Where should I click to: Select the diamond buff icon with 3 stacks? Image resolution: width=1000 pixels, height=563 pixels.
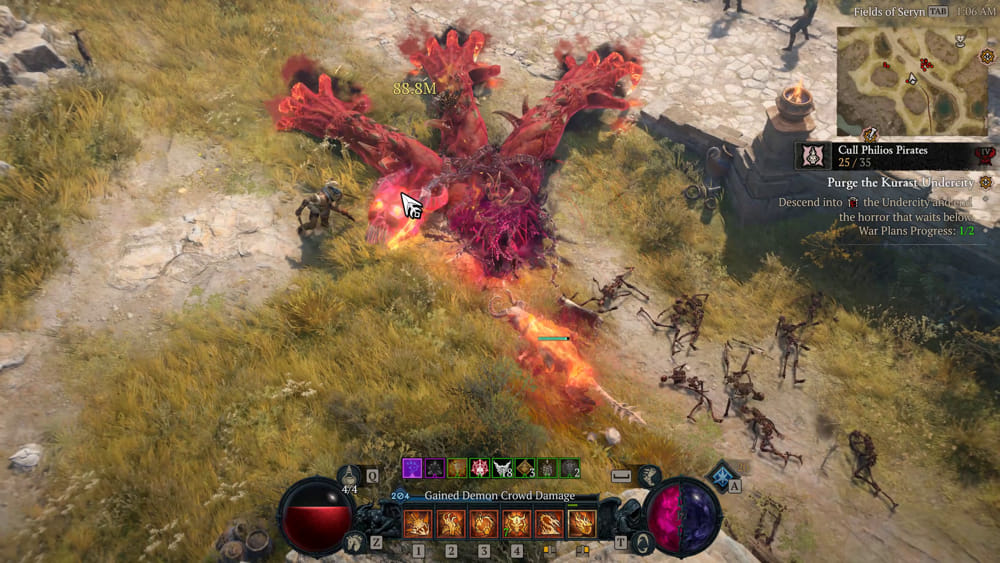[x=525, y=468]
